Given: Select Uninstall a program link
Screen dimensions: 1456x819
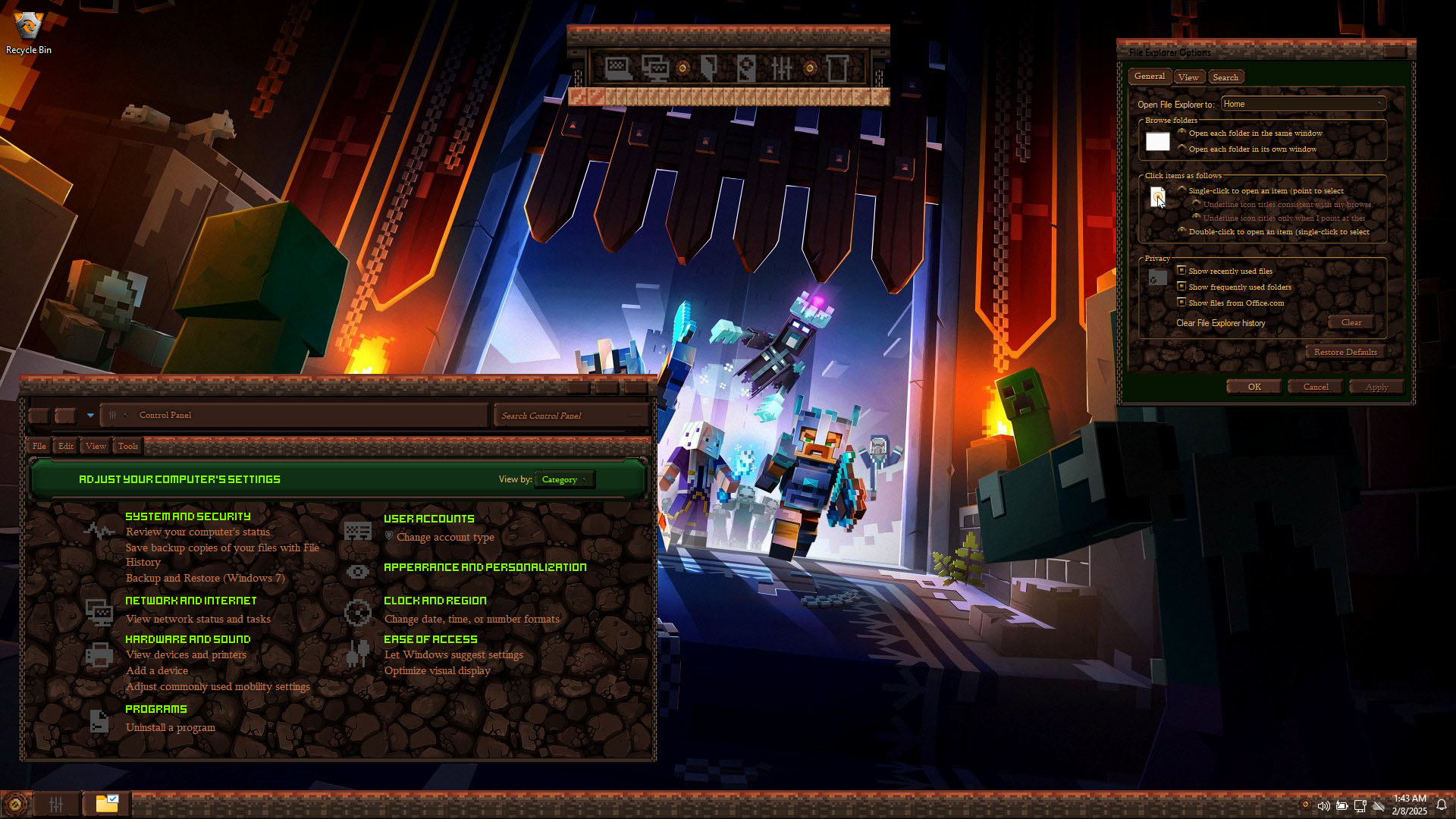Looking at the screenshot, I should point(170,728).
